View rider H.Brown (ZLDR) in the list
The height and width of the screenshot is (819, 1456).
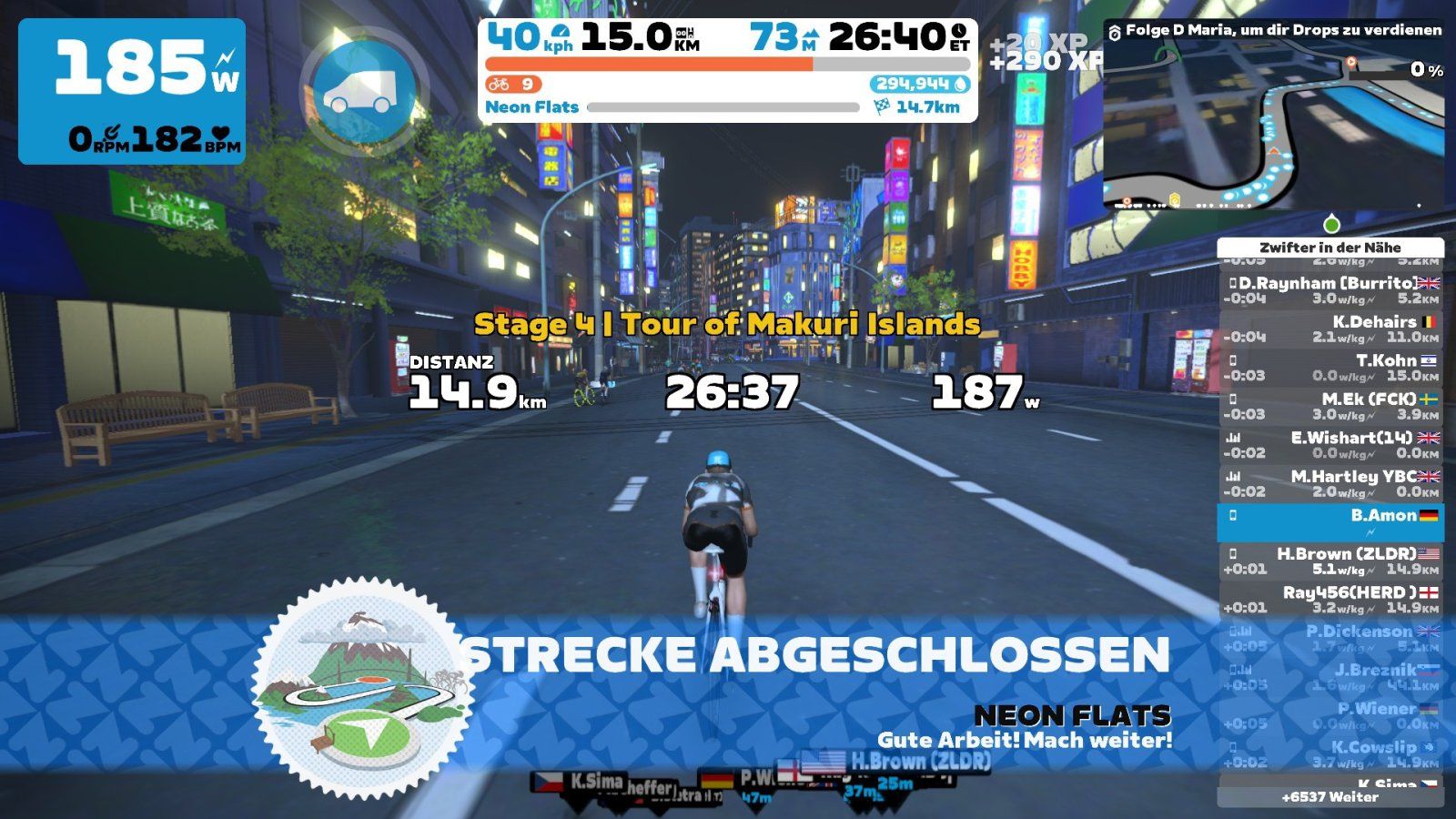1330,561
